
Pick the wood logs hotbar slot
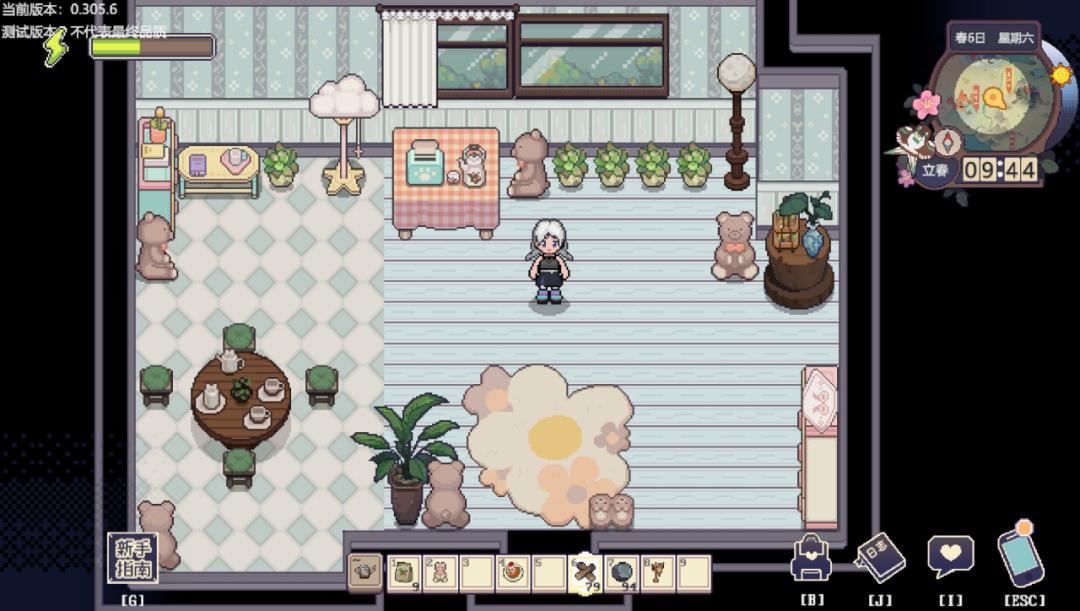(585, 573)
